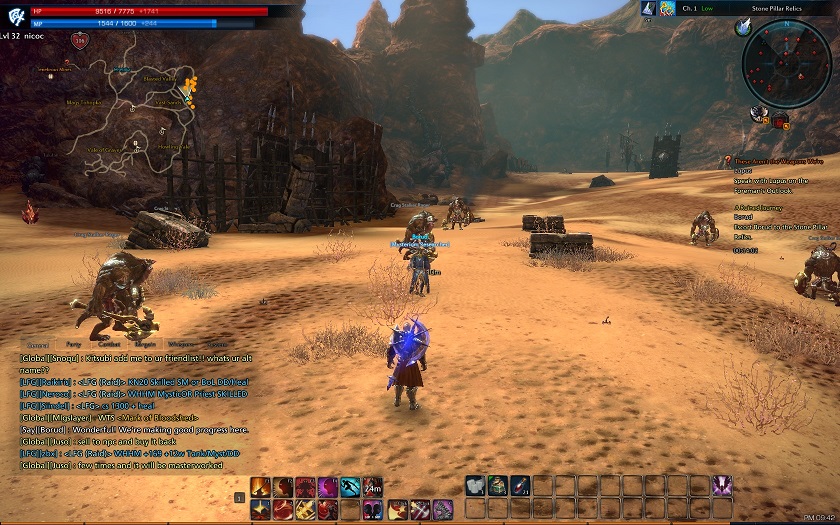Viewport: 840px width, 525px height.
Task: Activate the purple skill at hotbar's far right
Action: pos(721,486)
